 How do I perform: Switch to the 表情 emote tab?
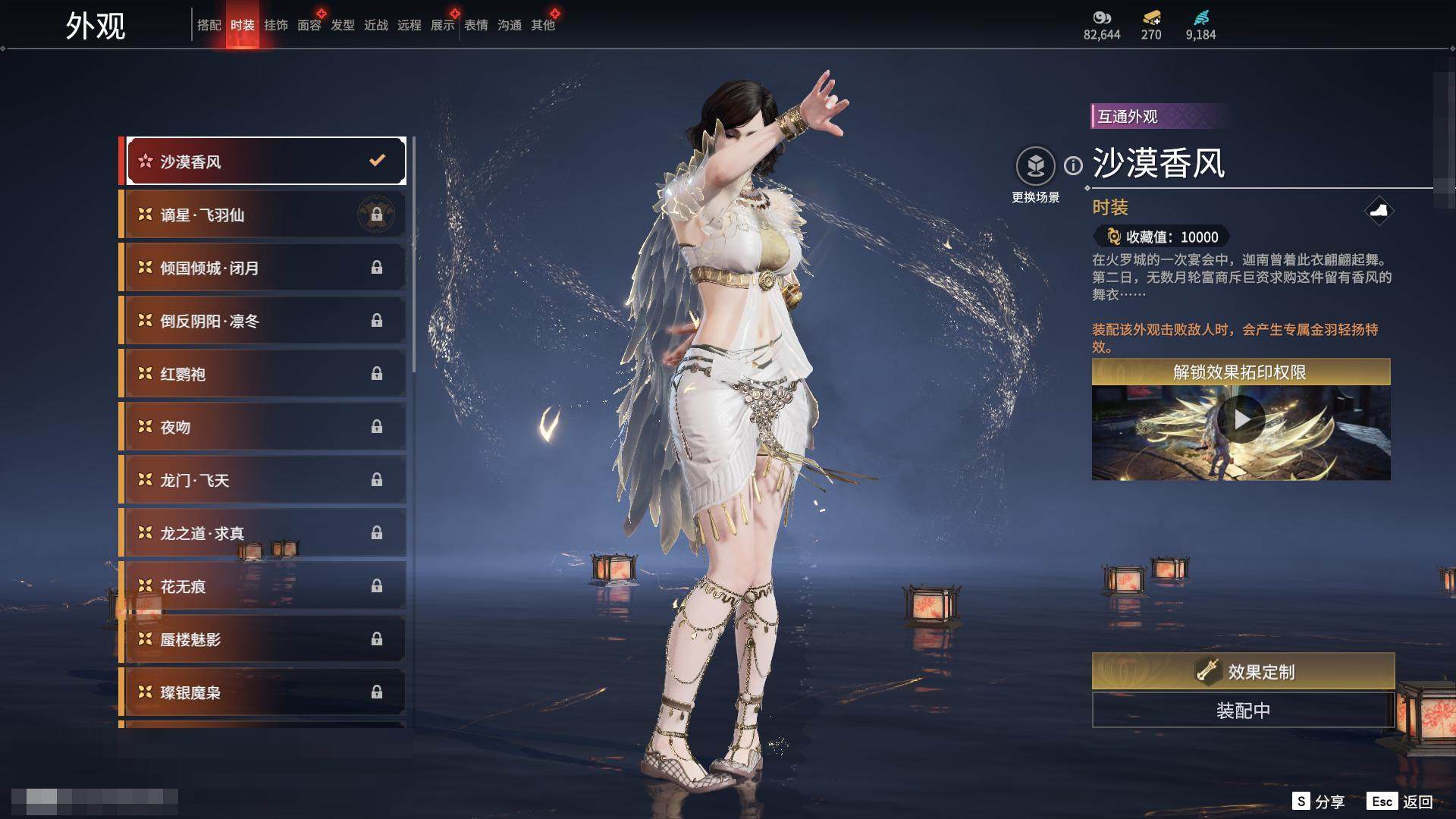coord(475,25)
